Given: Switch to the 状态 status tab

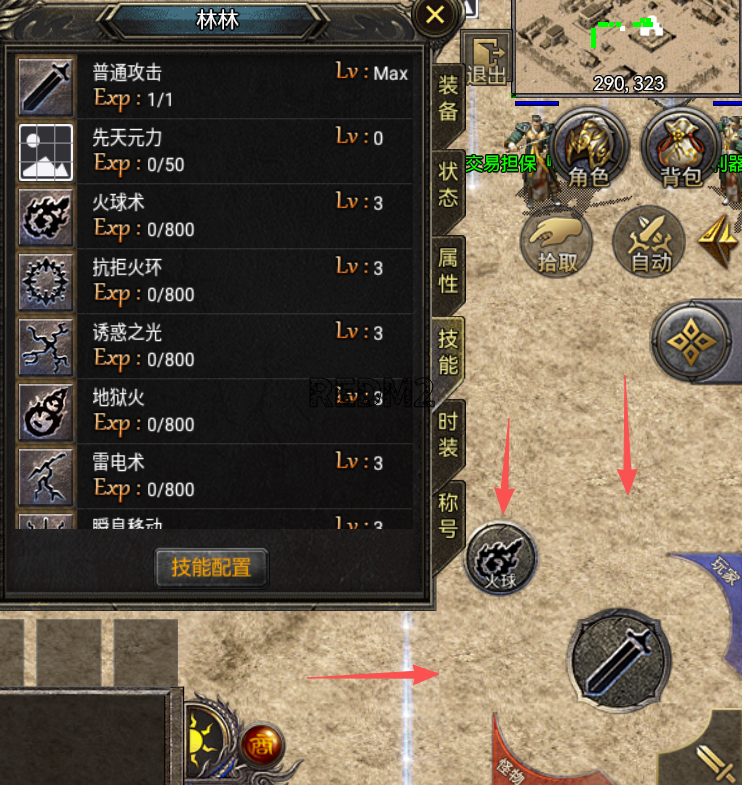Looking at the screenshot, I should [x=448, y=184].
